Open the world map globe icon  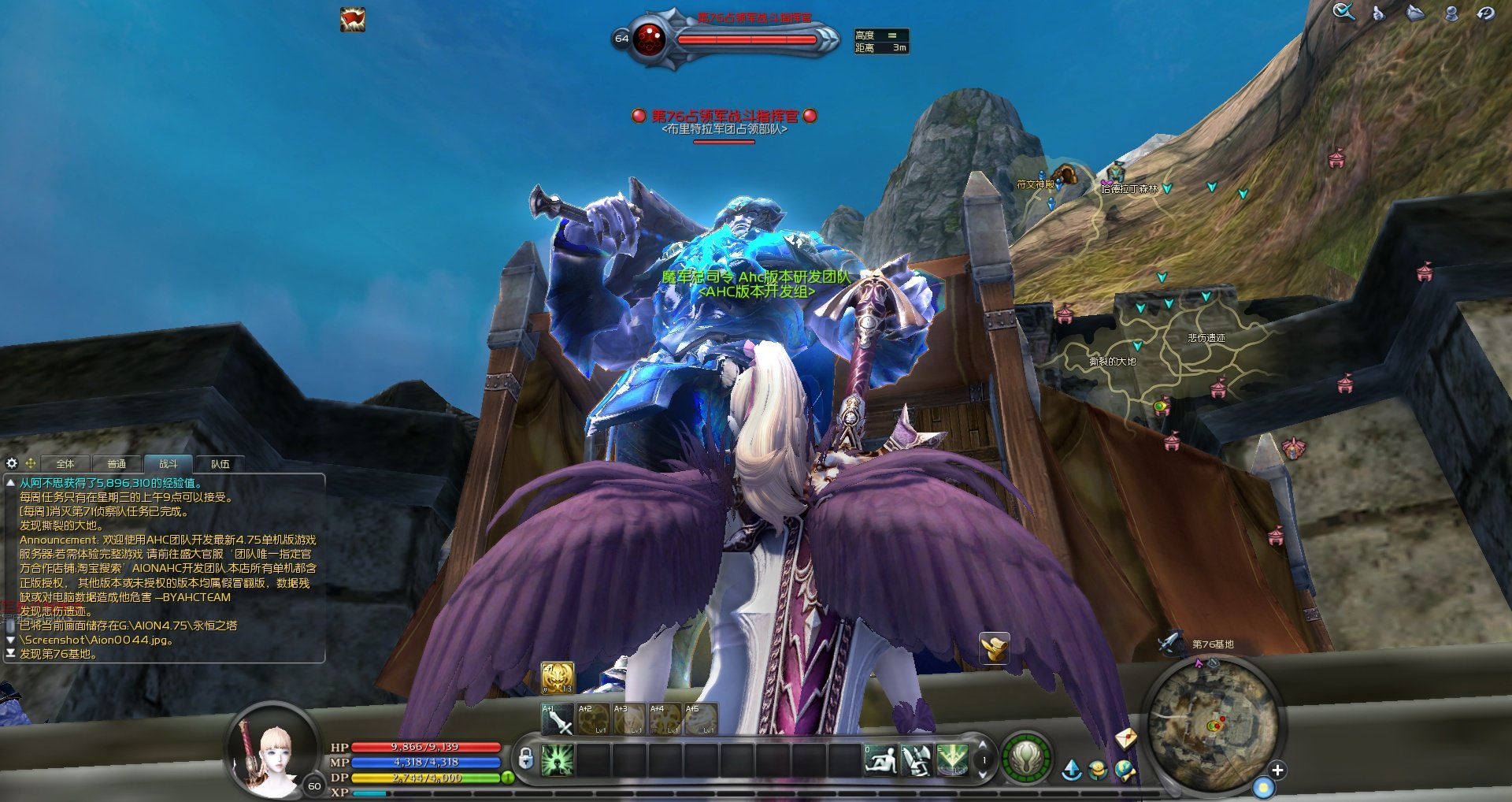1125,770
